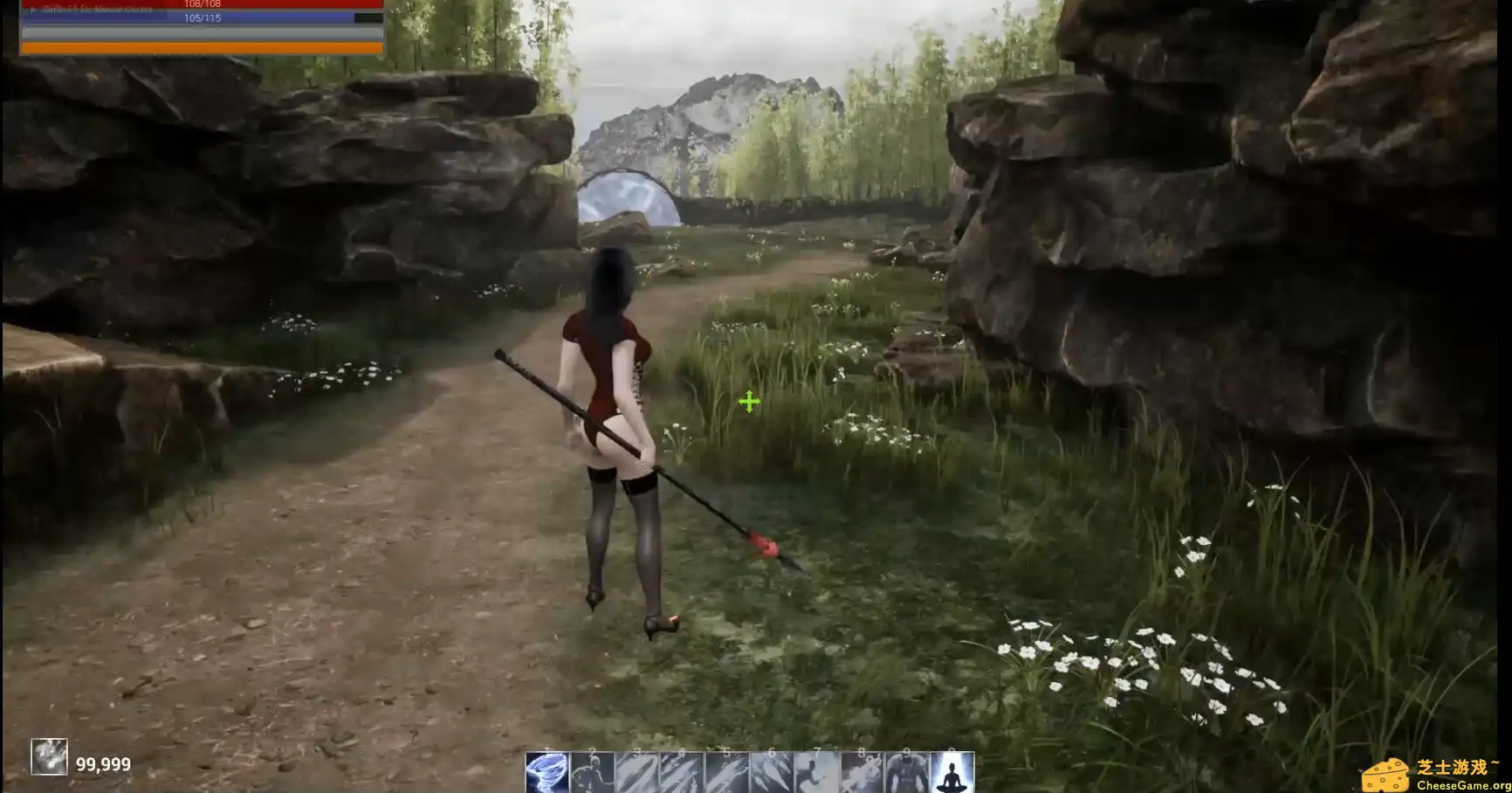This screenshot has width=1512, height=793.
Task: Click the gray stamina bar in the HUD
Action: click(201, 32)
